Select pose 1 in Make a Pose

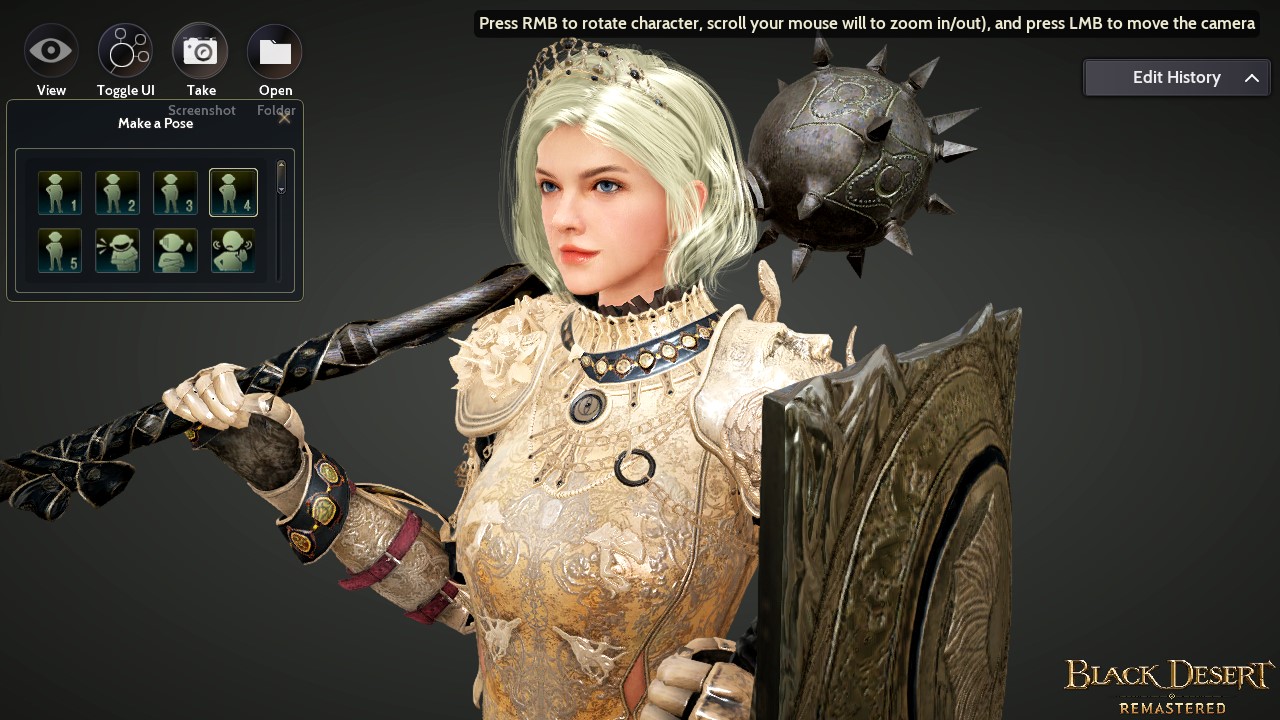point(59,192)
